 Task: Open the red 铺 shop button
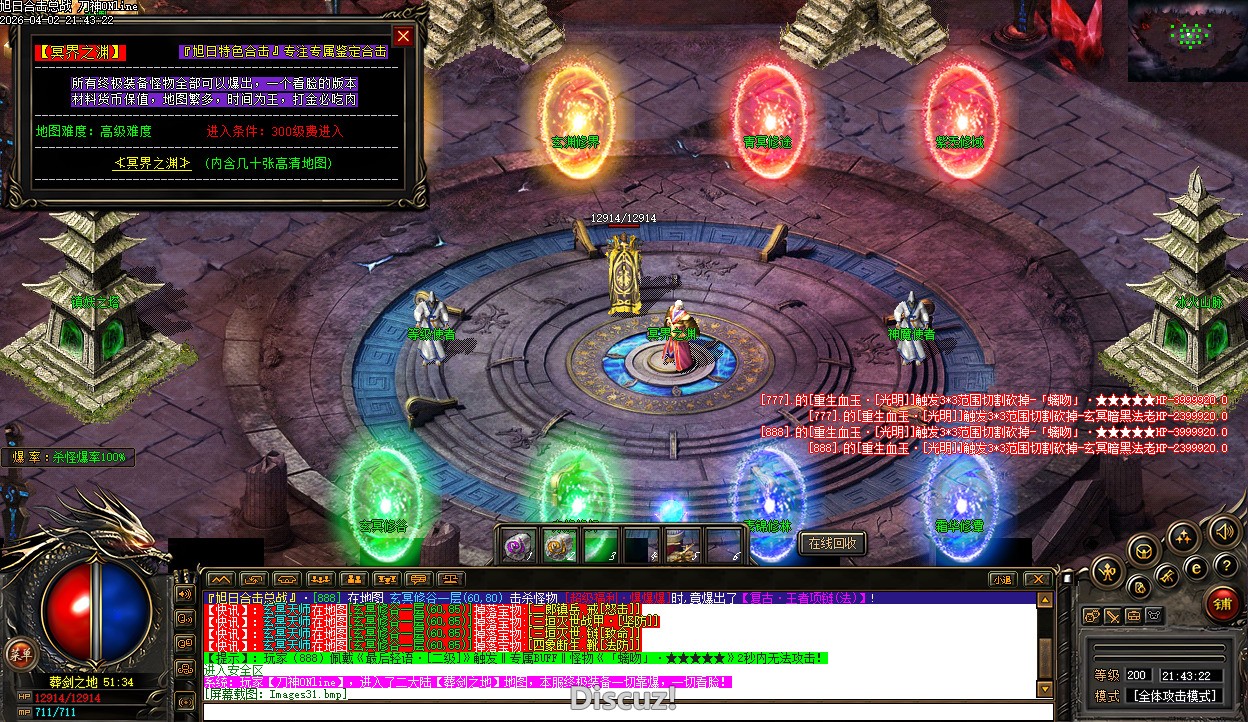1221,604
